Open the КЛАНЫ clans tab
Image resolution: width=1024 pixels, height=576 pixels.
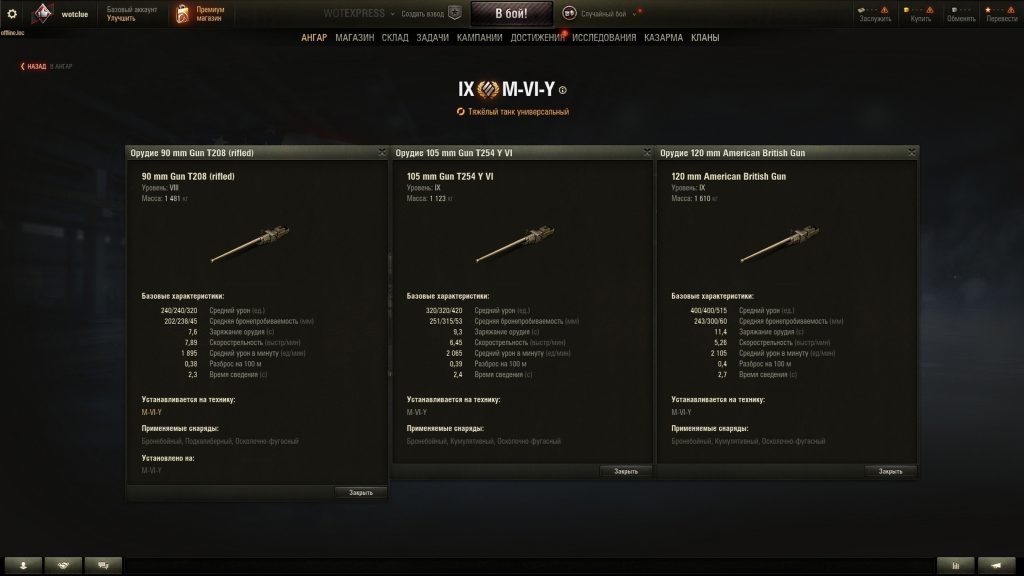click(704, 38)
